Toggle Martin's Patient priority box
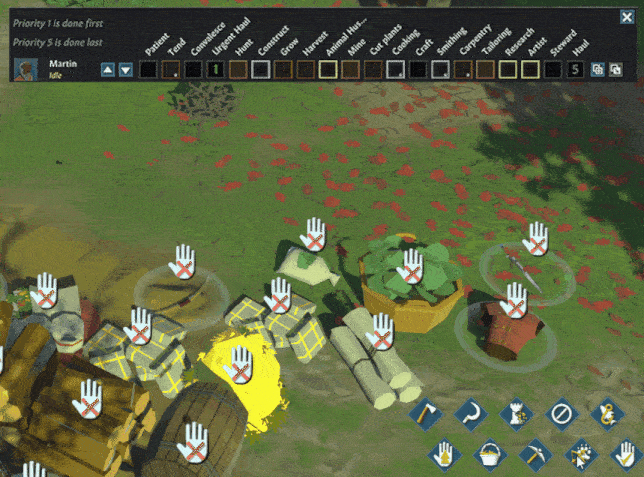The image size is (644, 477). coord(146,70)
